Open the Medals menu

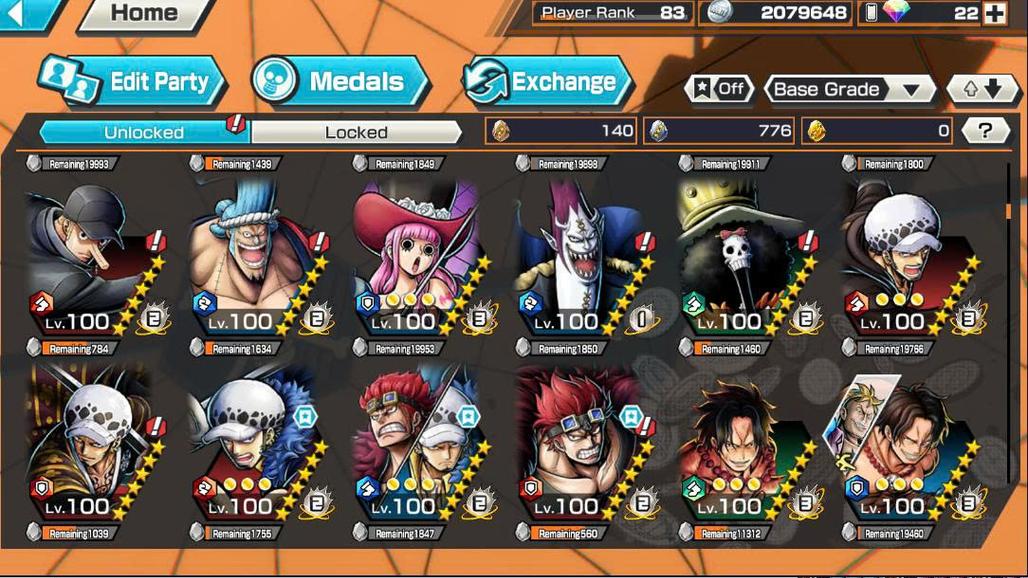pyautogui.click(x=341, y=82)
